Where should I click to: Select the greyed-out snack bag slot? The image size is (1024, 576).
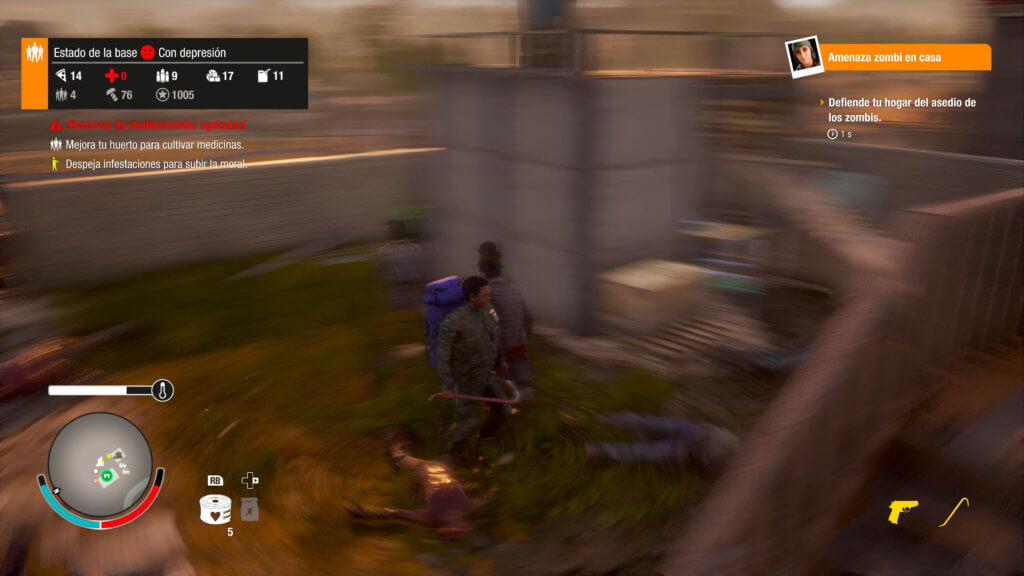tap(250, 510)
